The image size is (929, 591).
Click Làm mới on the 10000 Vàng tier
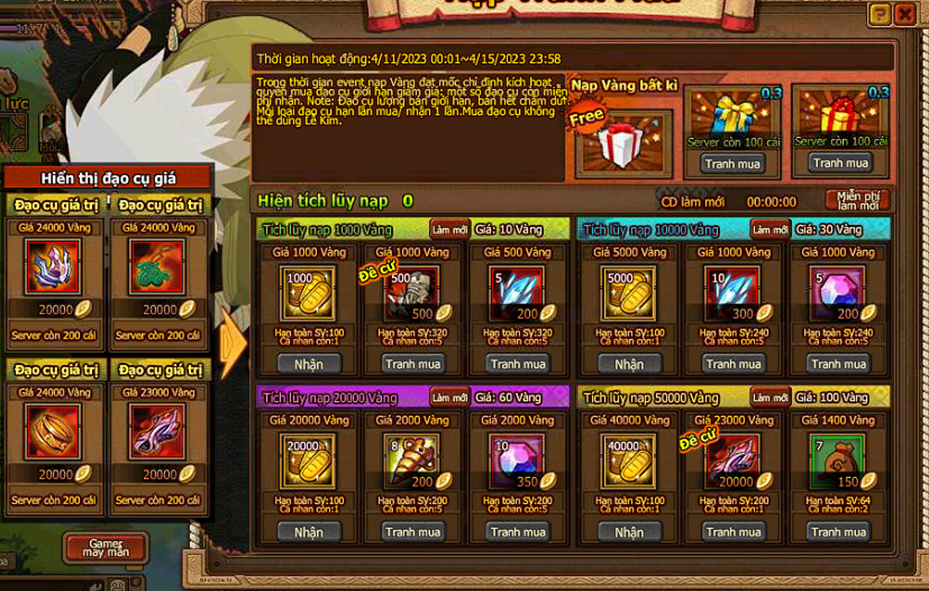pyautogui.click(x=770, y=229)
